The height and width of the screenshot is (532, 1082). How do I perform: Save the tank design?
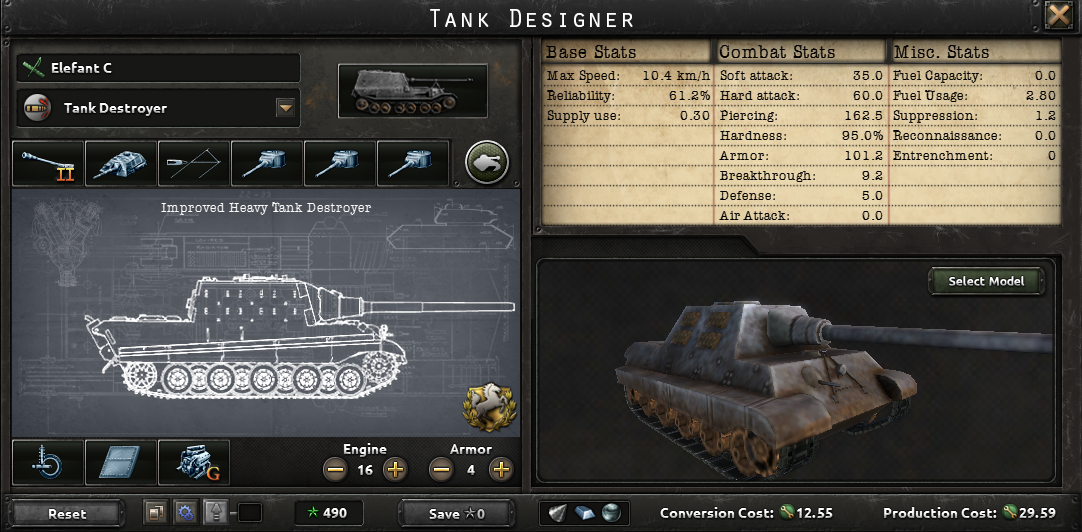456,513
